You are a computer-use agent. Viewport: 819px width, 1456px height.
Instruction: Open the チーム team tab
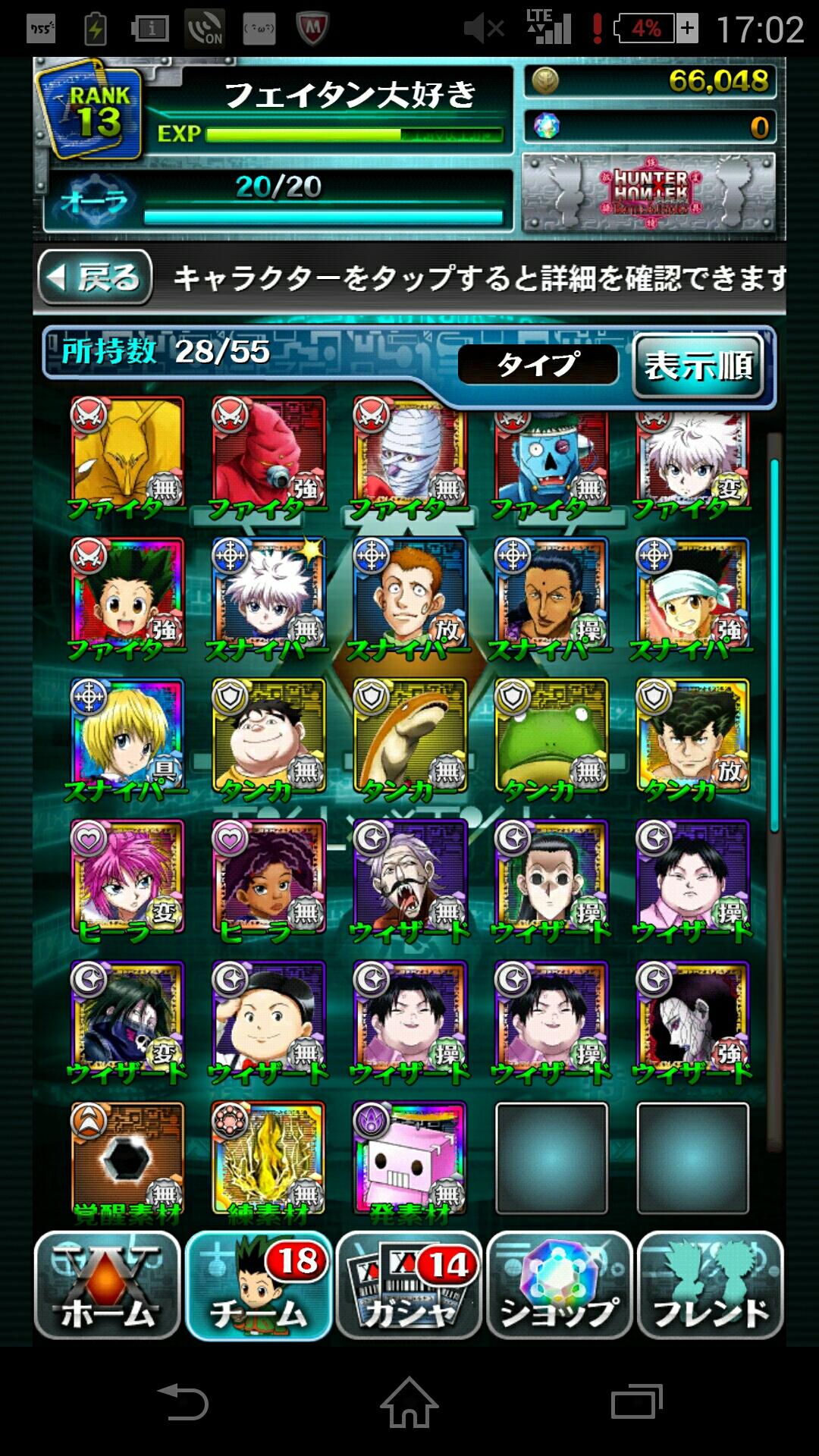(x=258, y=1285)
